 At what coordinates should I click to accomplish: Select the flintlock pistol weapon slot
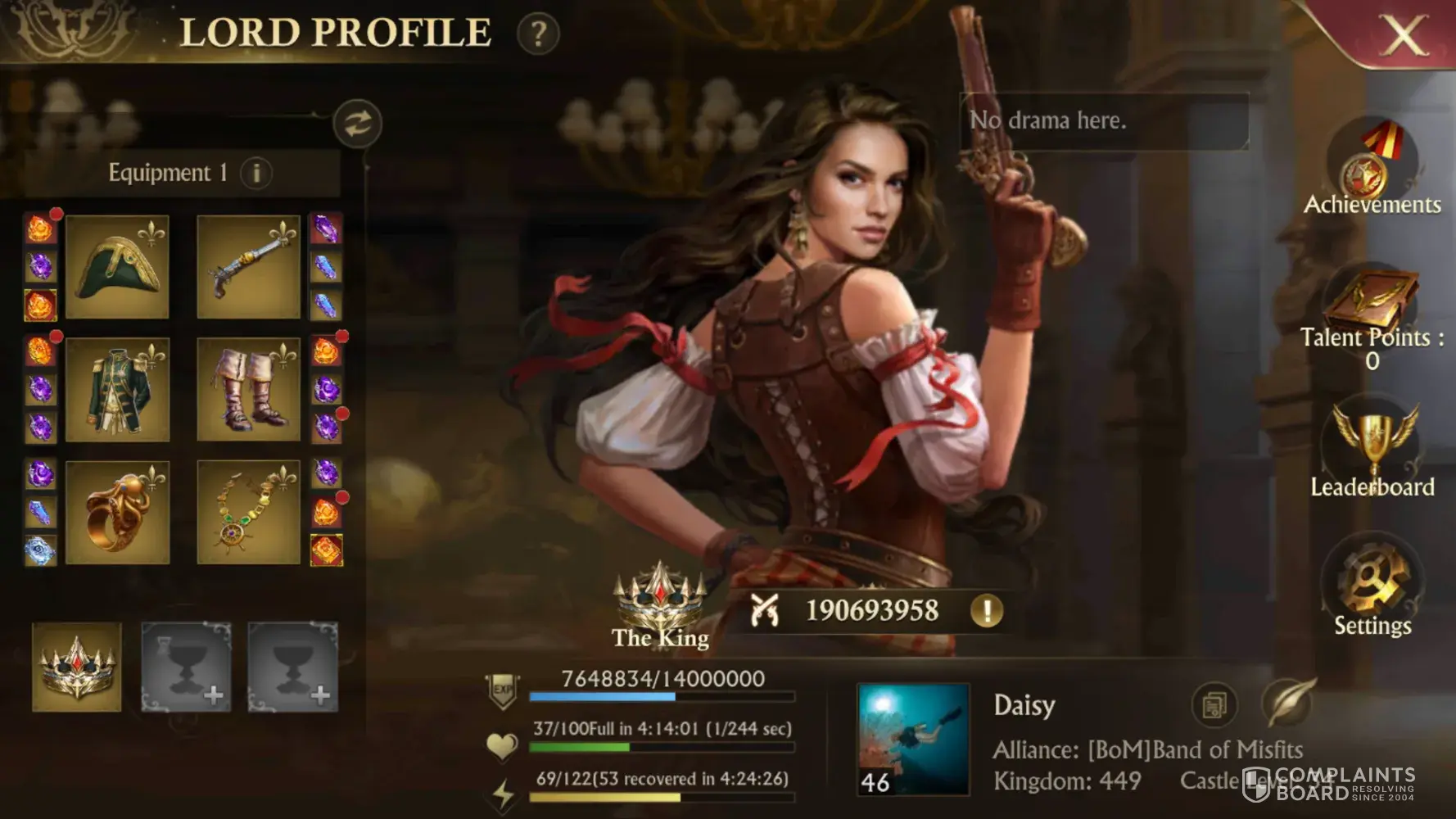[249, 267]
